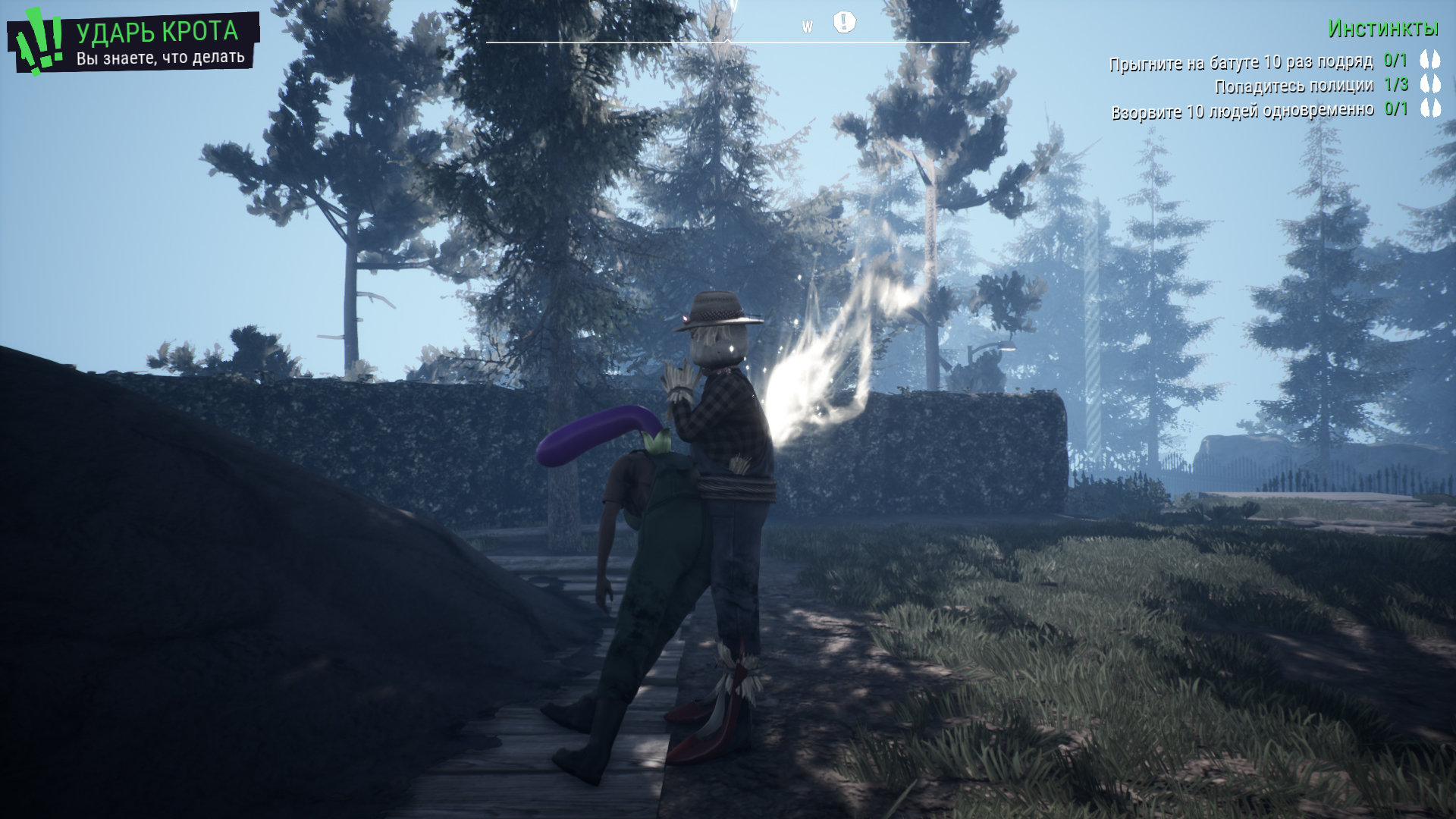This screenshot has width=1456, height=819.
Task: Open the Инстинкты objectives header
Action: coord(1382,29)
